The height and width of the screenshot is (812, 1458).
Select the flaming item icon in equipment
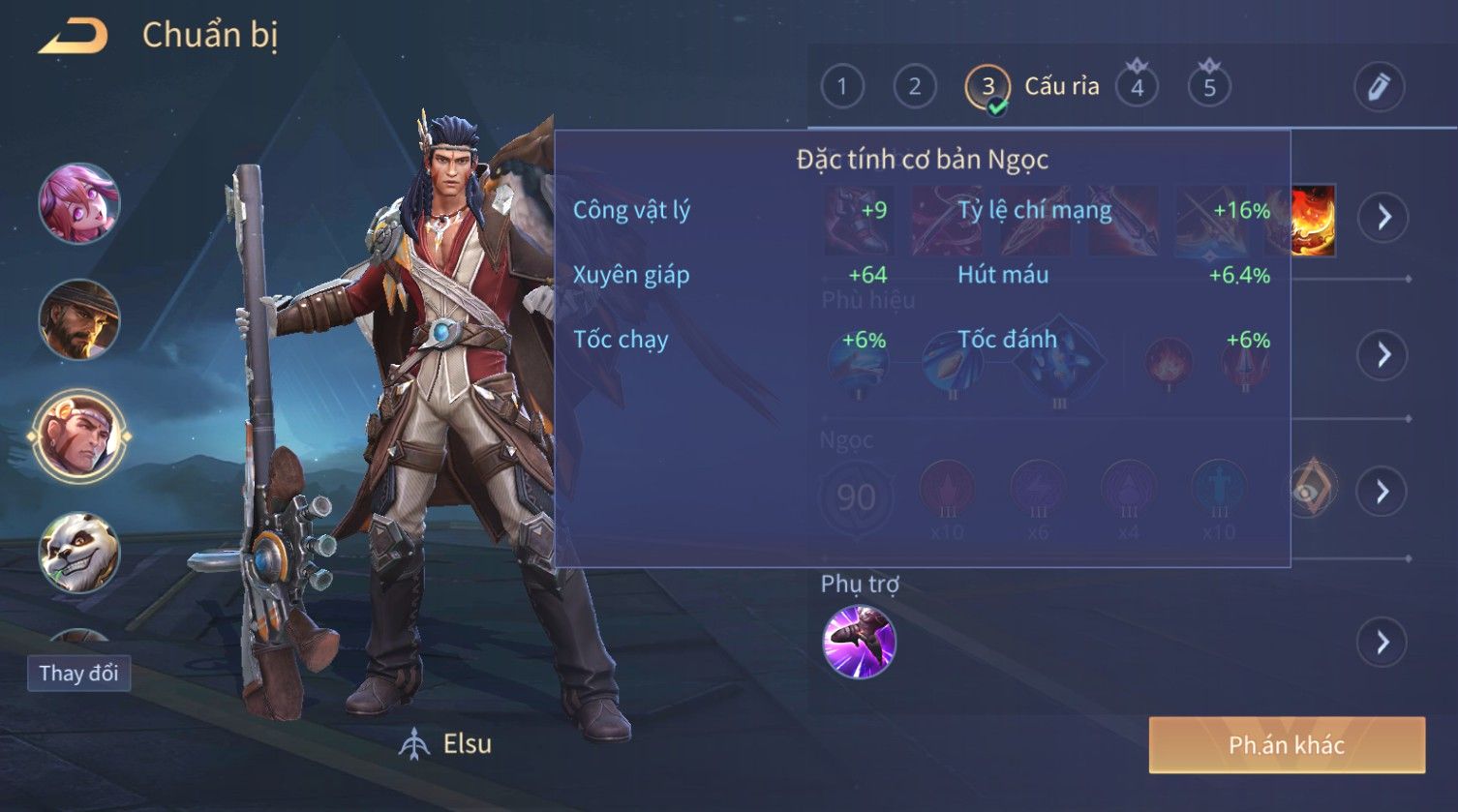(1312, 221)
